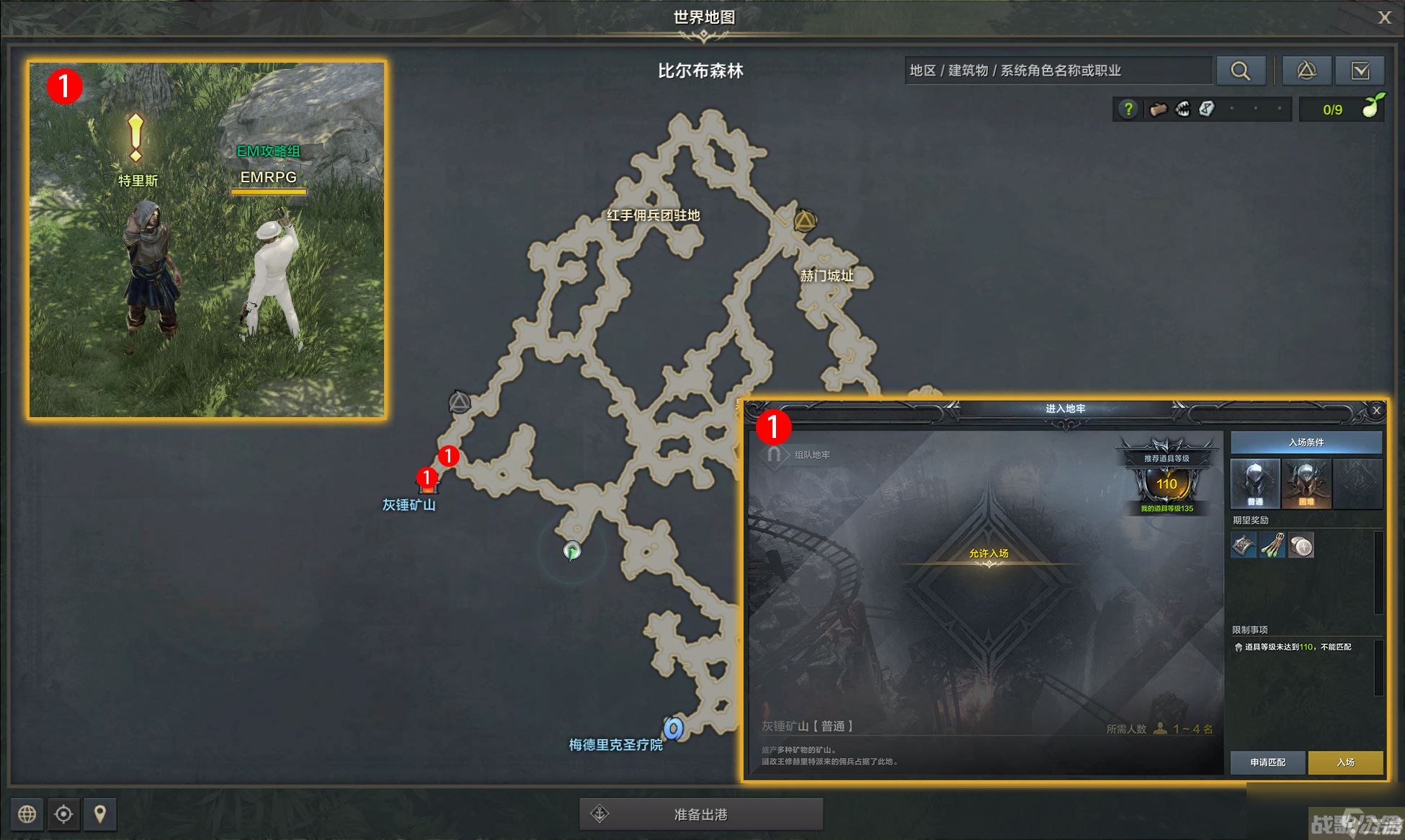Image resolution: width=1405 pixels, height=840 pixels.
Task: Open the world map globe icon
Action: [x=27, y=814]
